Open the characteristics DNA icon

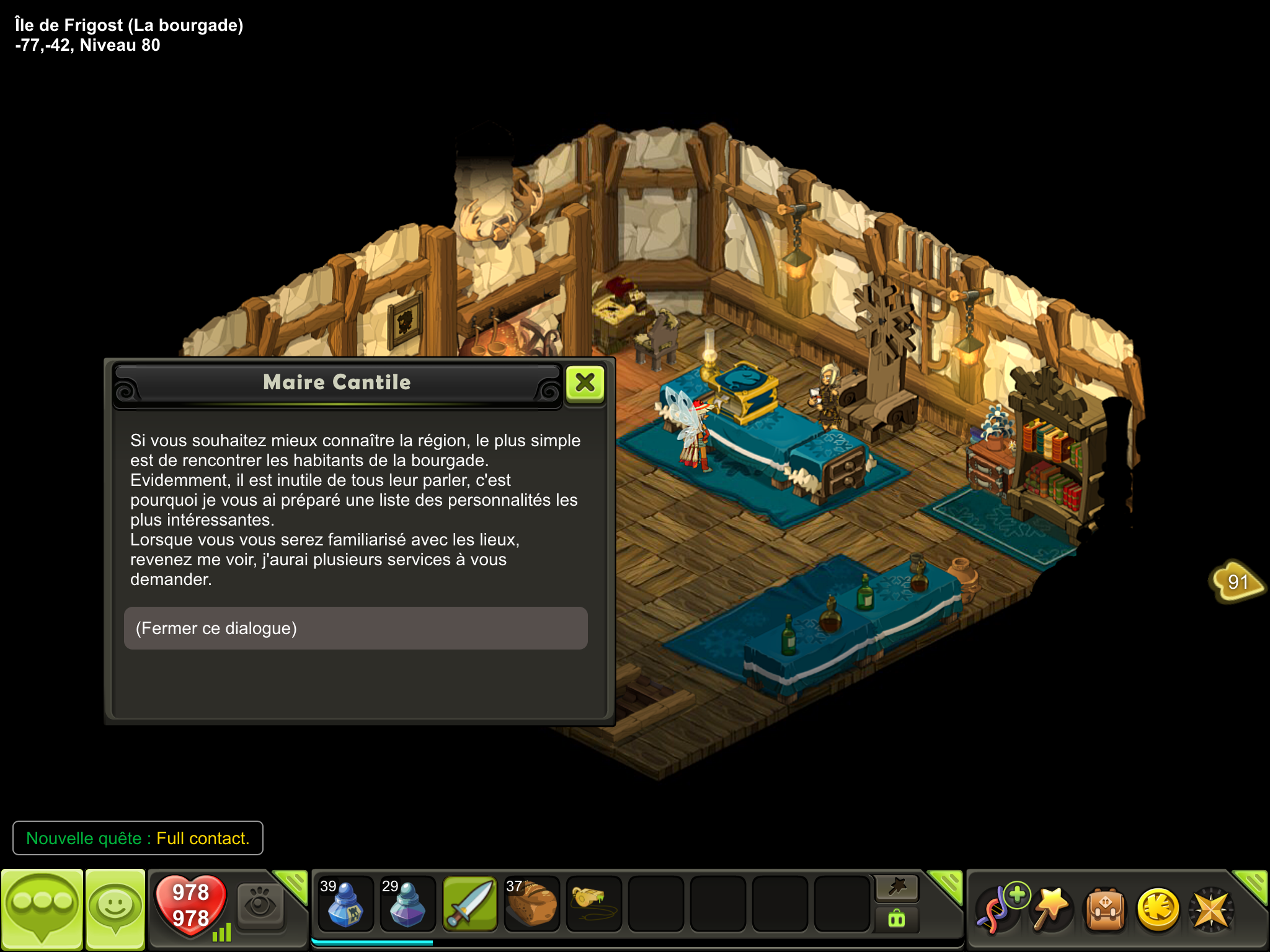tap(998, 909)
